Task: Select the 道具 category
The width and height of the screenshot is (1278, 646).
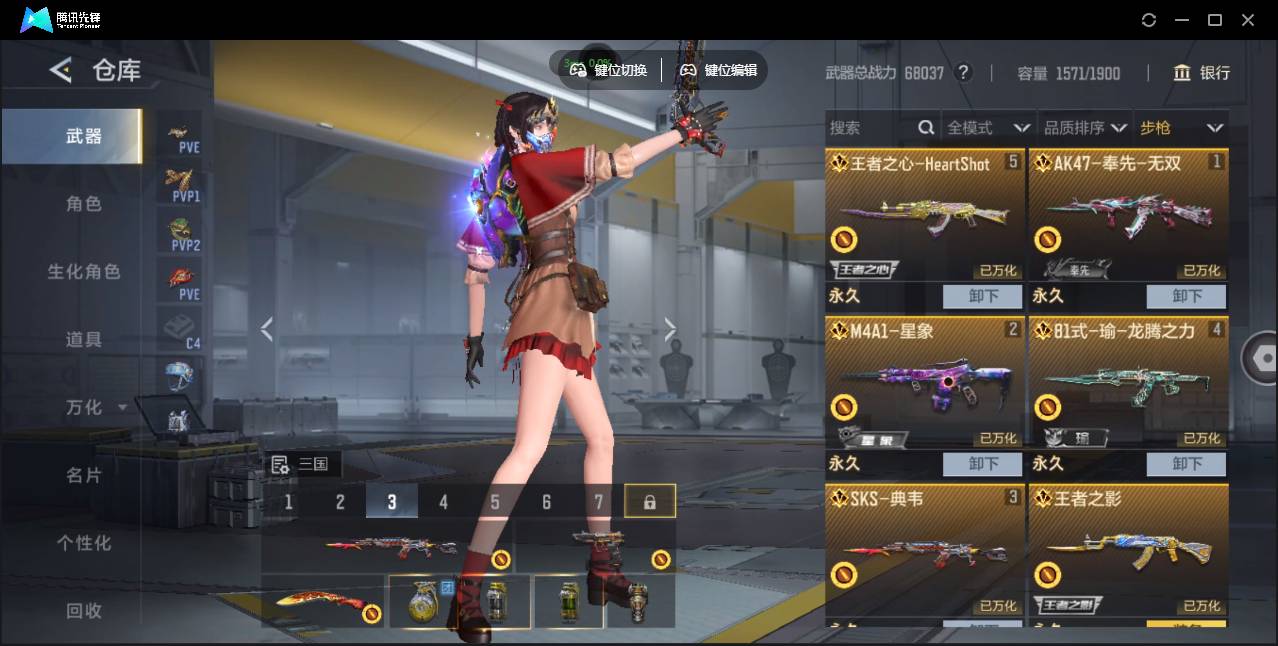Action: tap(83, 340)
